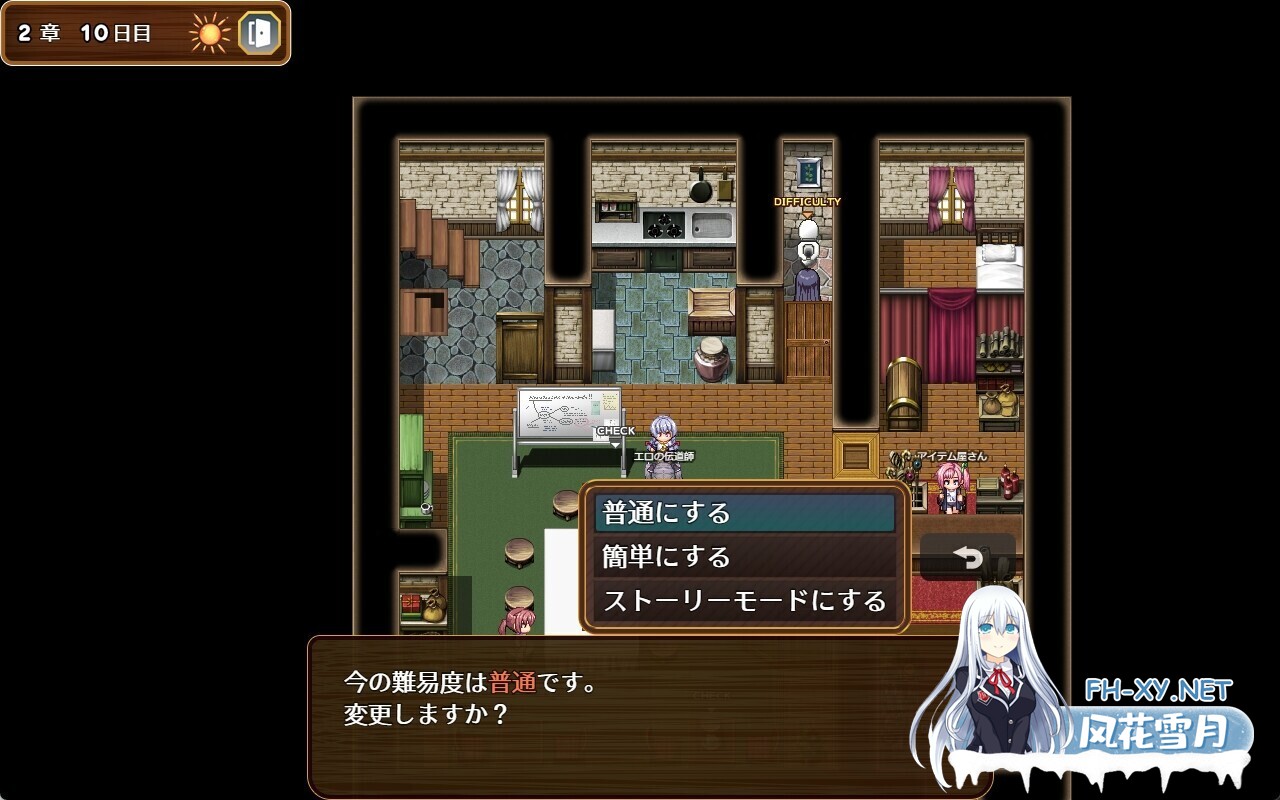Click the sun icon showing daytime

click(209, 35)
